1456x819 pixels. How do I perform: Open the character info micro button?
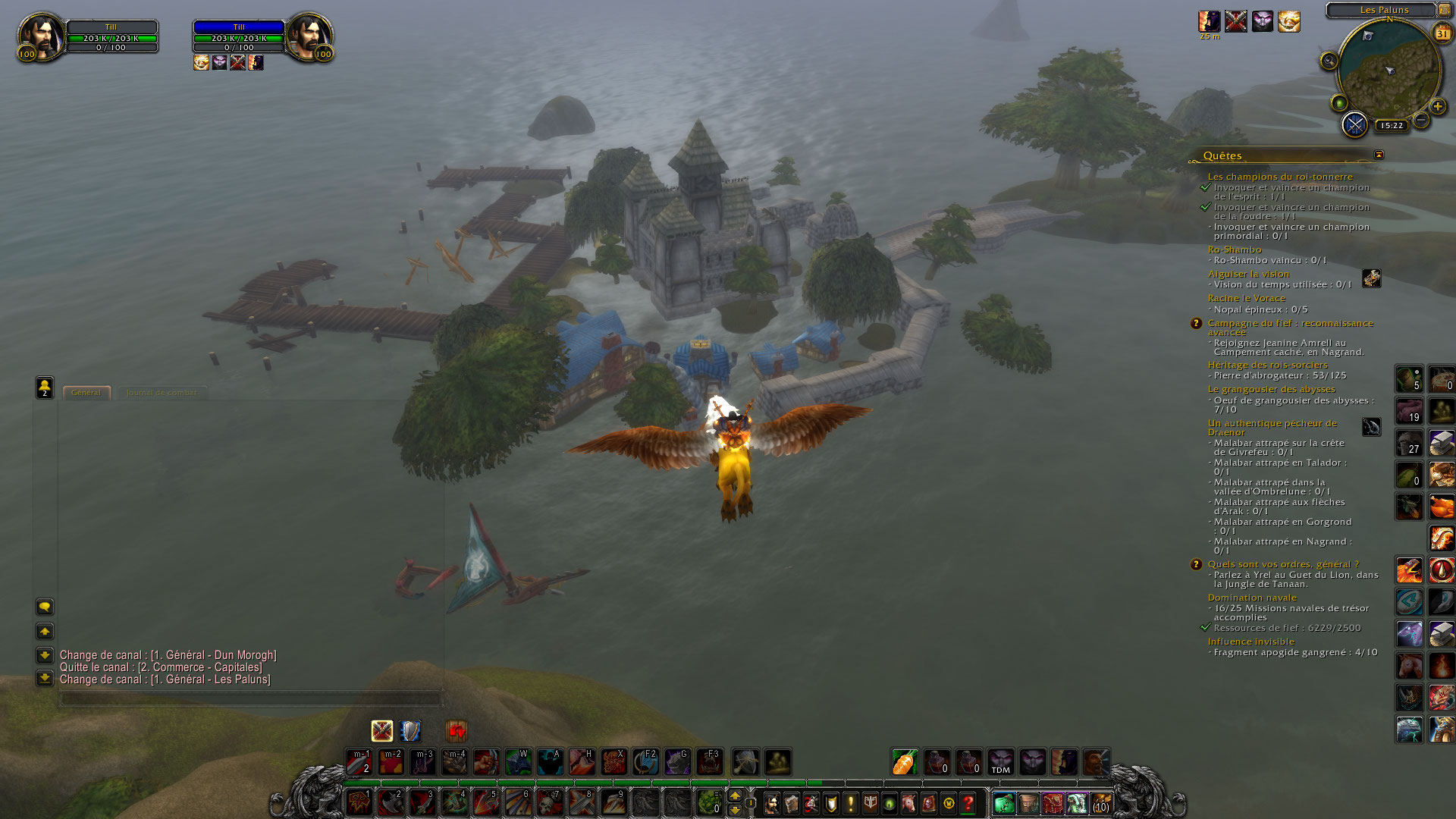[772, 803]
